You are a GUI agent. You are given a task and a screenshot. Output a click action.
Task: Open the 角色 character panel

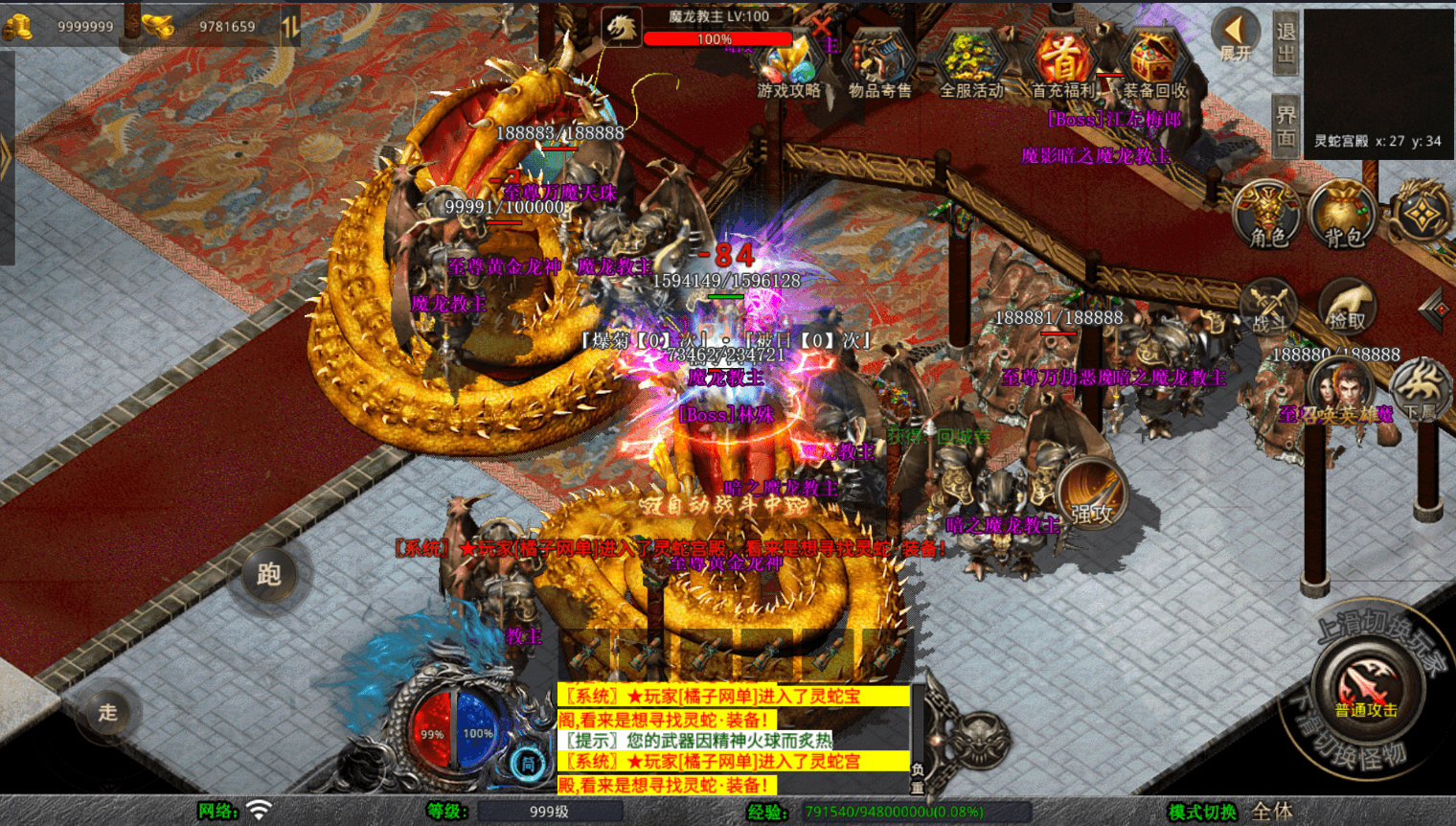pyautogui.click(x=1268, y=216)
